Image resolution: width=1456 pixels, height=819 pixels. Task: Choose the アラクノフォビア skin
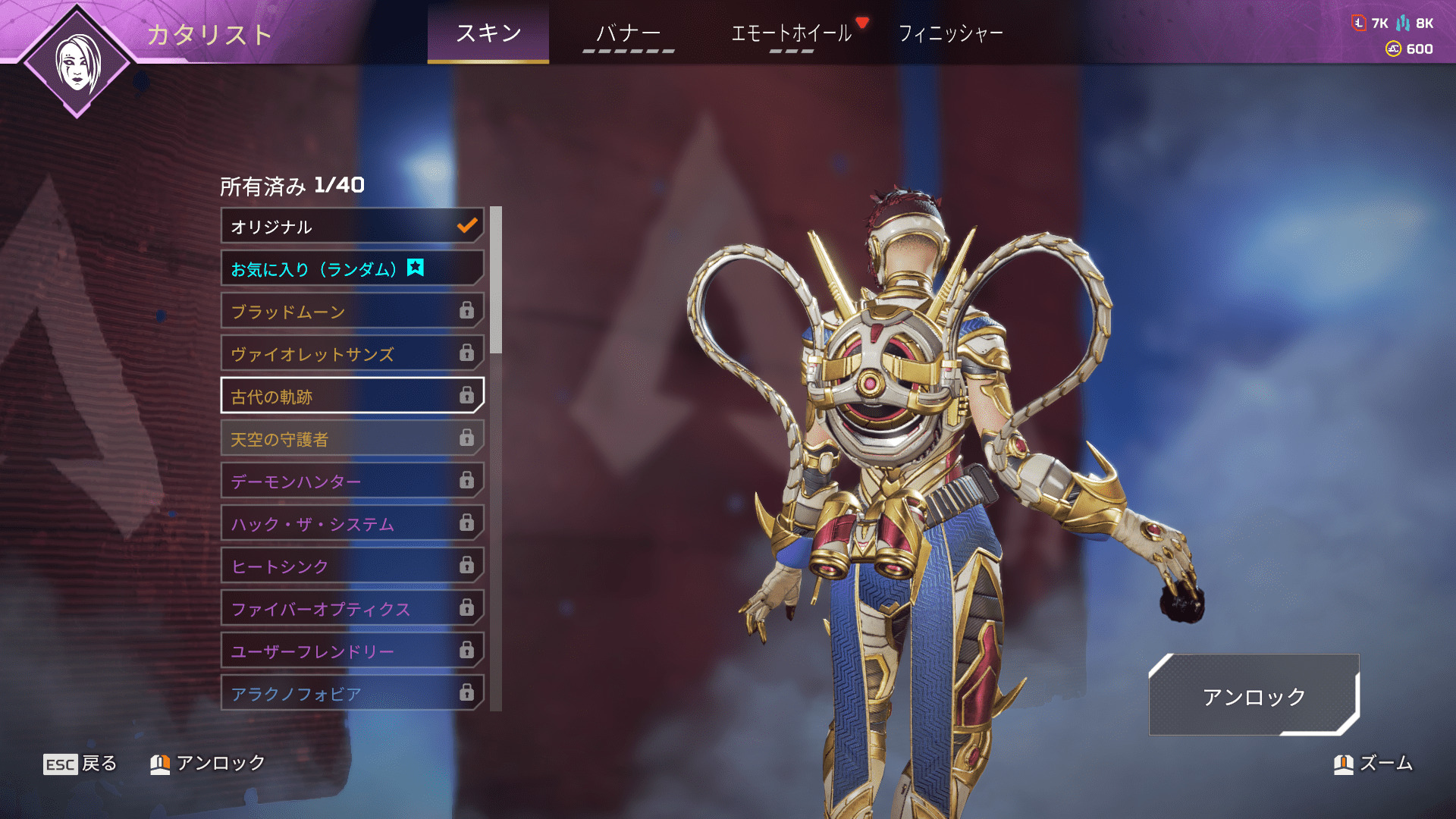pyautogui.click(x=352, y=693)
